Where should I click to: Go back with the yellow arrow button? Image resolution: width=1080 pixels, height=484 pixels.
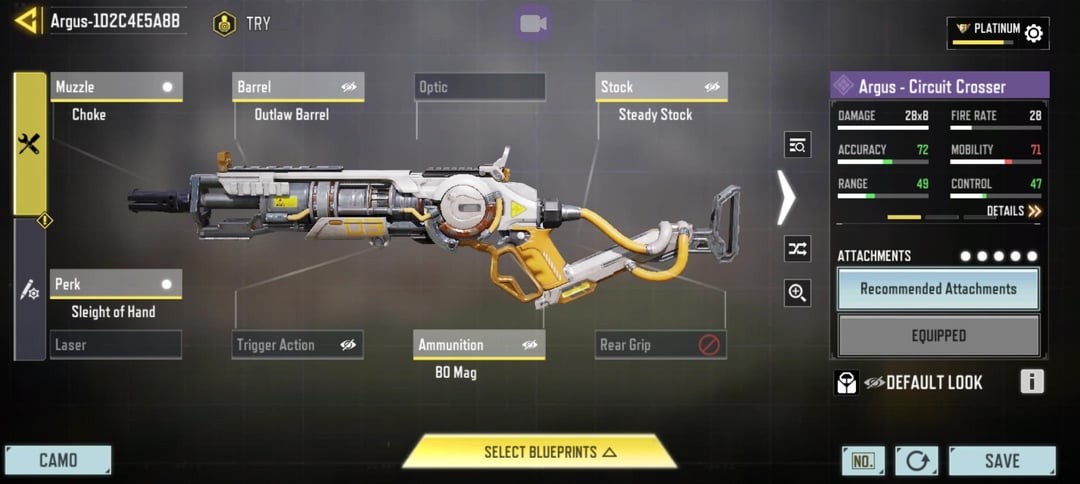click(27, 21)
